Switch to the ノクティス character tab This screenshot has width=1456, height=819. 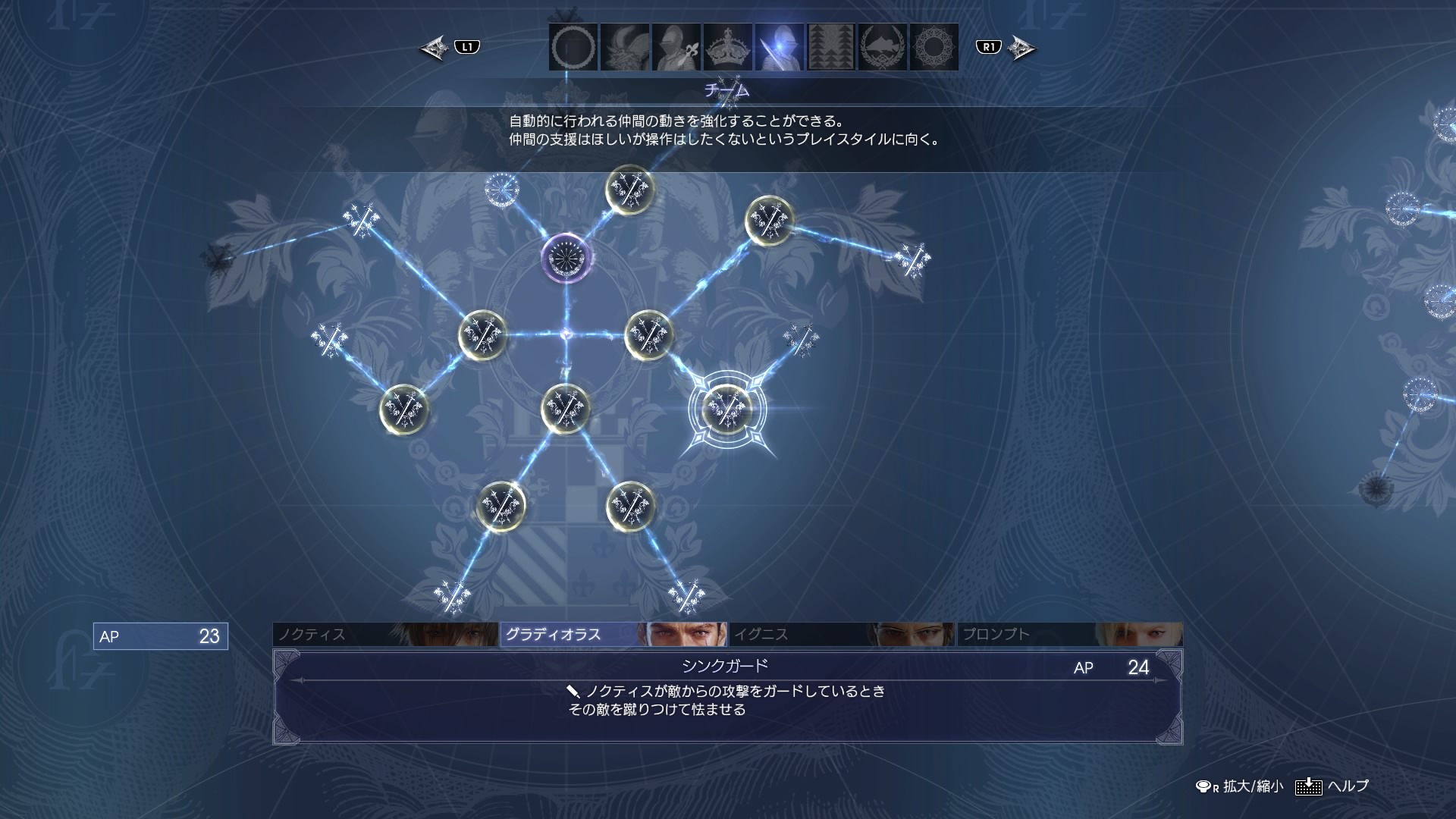click(x=385, y=635)
